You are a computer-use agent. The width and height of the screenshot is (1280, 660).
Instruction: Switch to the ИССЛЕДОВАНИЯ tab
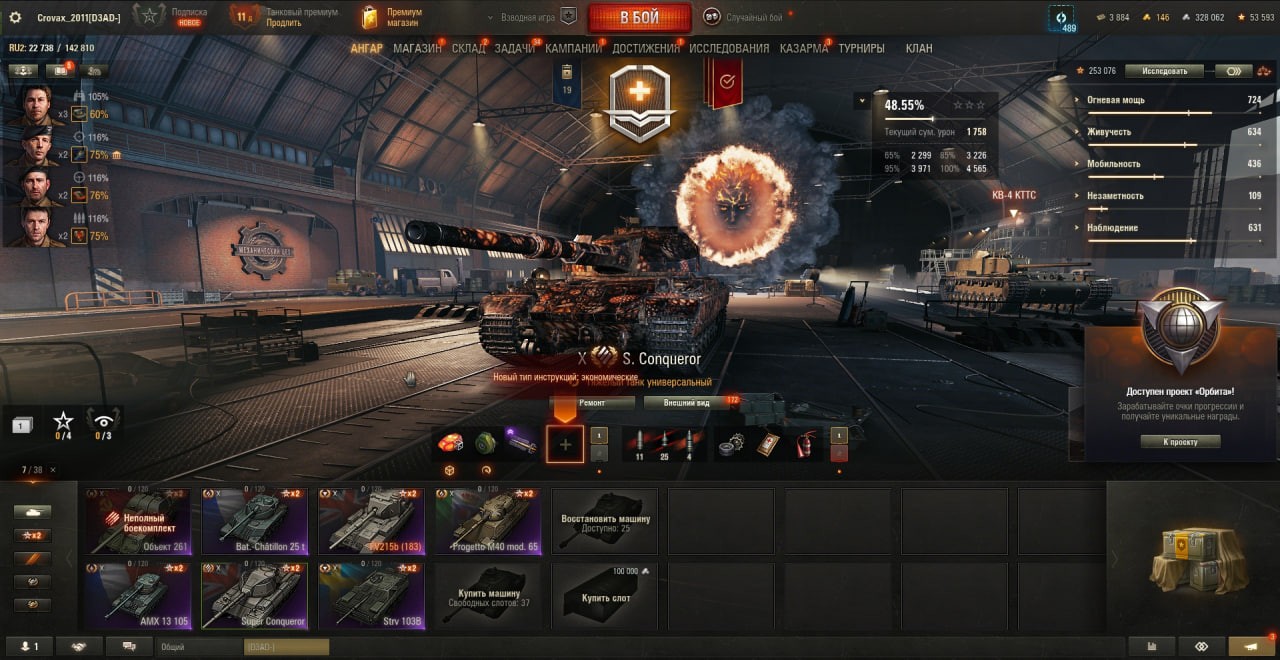click(729, 48)
